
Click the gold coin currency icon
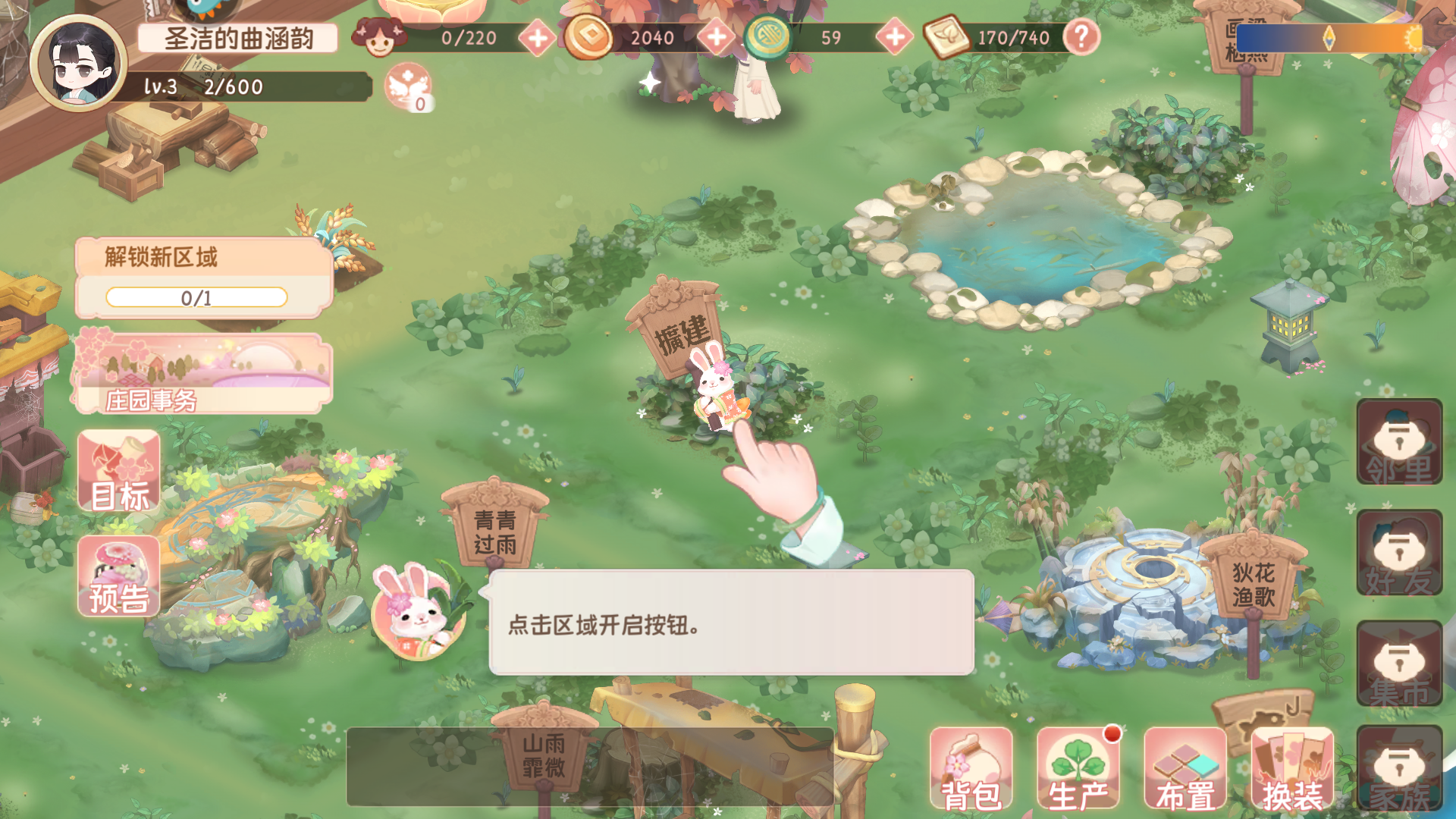587,38
